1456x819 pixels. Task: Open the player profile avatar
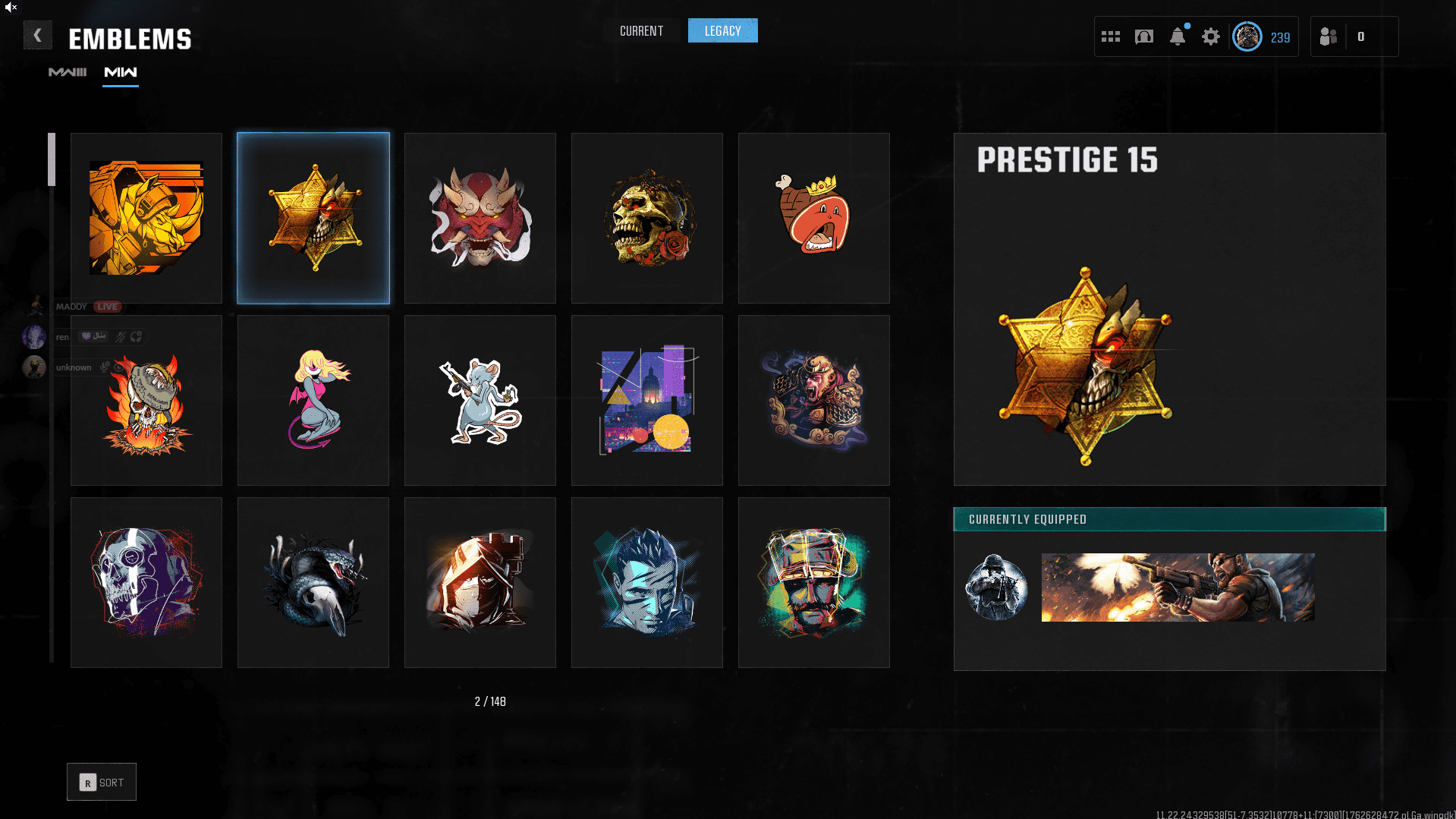(x=1247, y=36)
